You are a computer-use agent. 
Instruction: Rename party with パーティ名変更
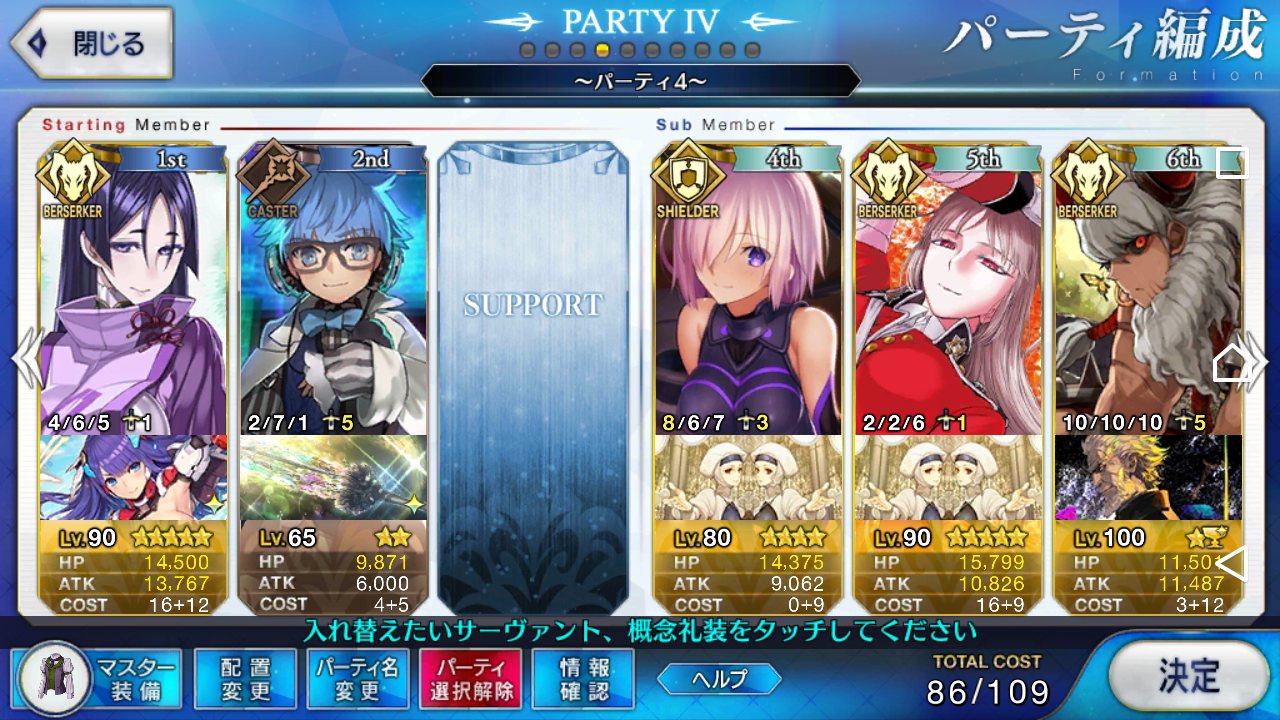click(x=357, y=678)
